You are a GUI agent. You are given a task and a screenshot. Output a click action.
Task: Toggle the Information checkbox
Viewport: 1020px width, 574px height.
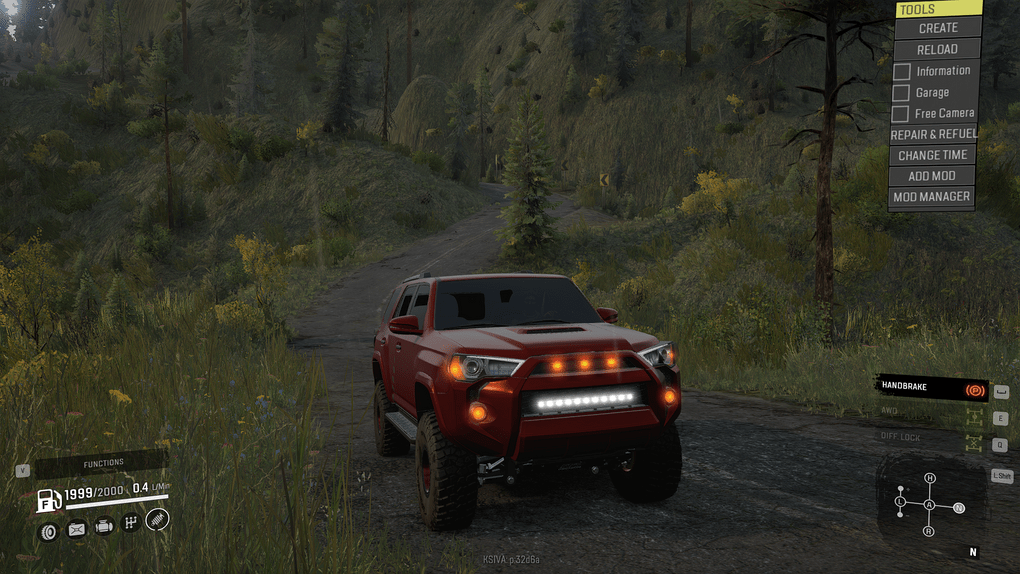coord(901,71)
